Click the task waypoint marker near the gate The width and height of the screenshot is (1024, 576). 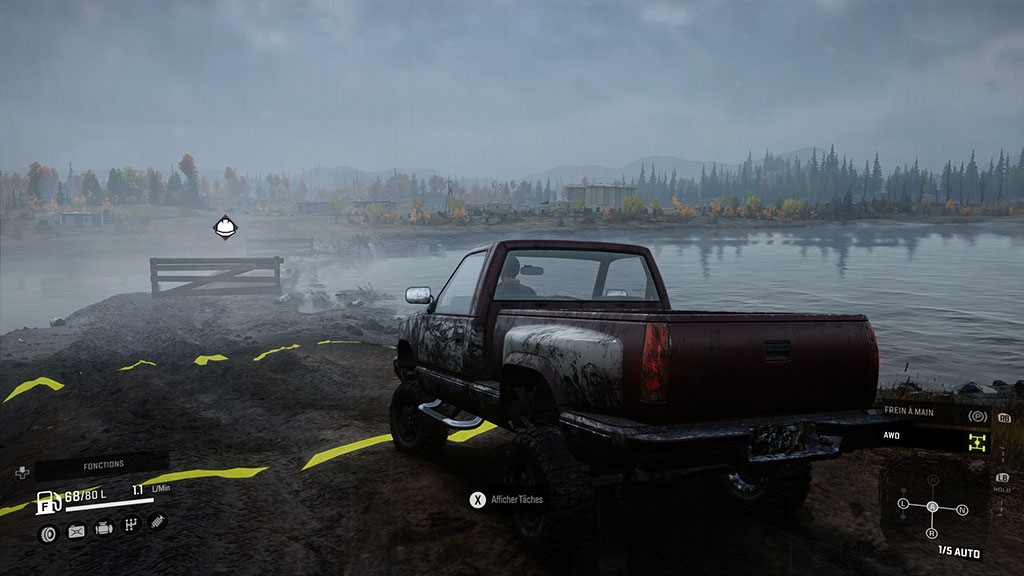tap(226, 227)
